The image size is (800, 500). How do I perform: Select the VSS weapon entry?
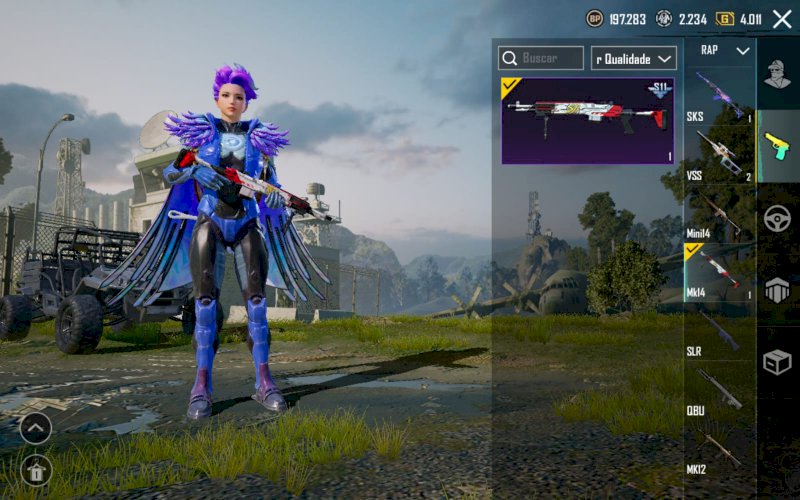pos(719,154)
